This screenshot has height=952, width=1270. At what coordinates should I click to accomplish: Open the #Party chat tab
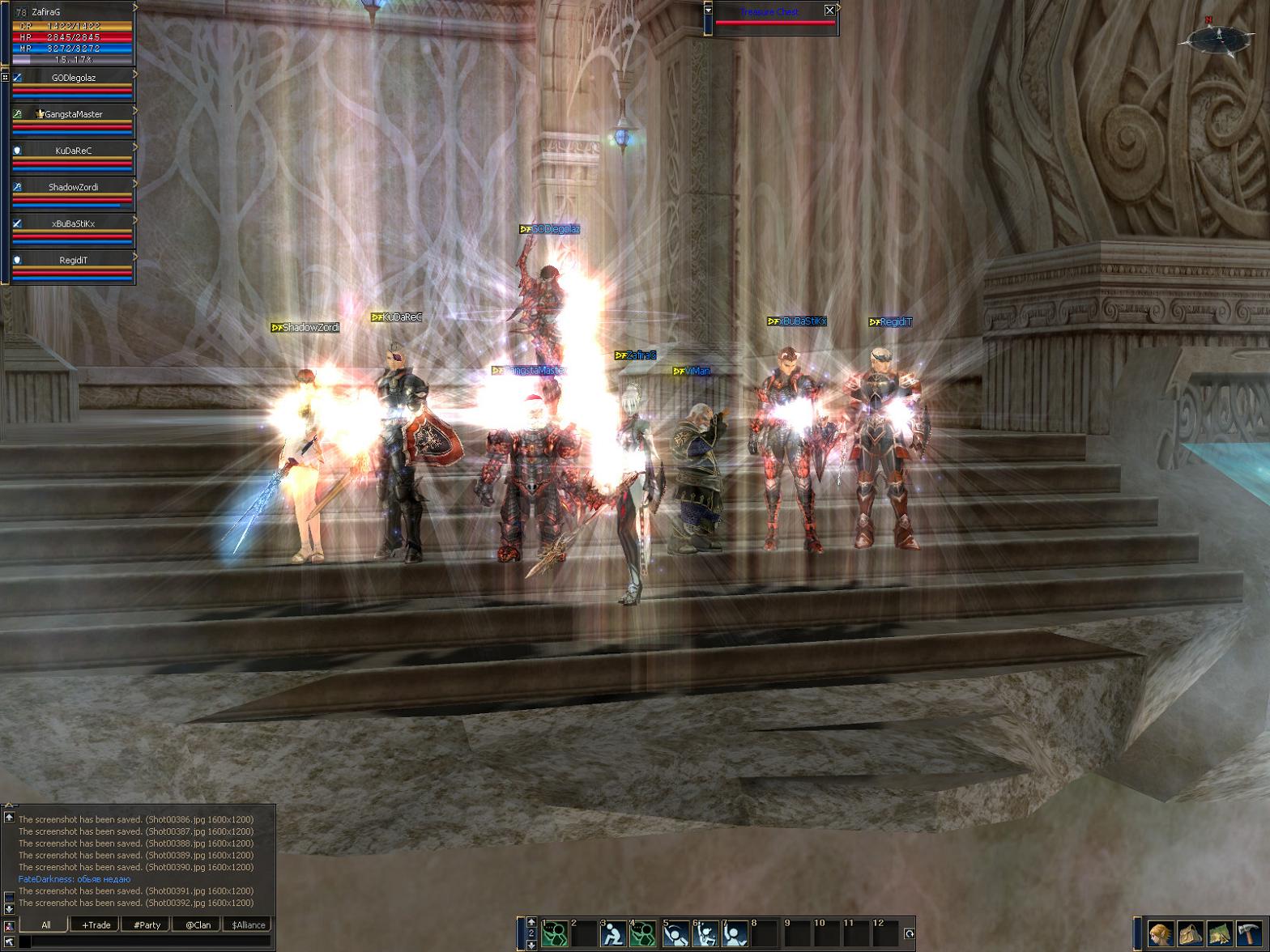point(147,924)
